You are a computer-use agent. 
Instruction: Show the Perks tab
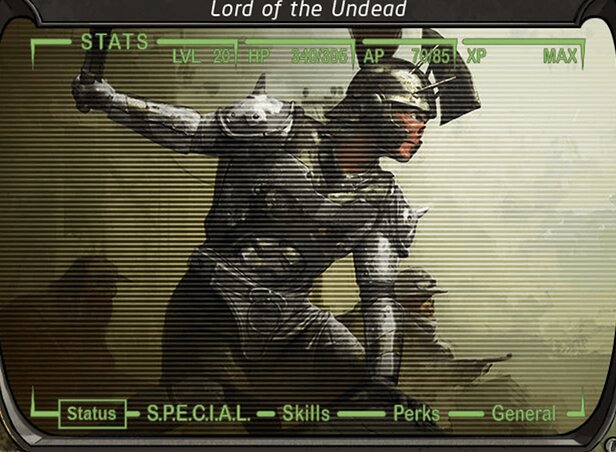(x=416, y=413)
